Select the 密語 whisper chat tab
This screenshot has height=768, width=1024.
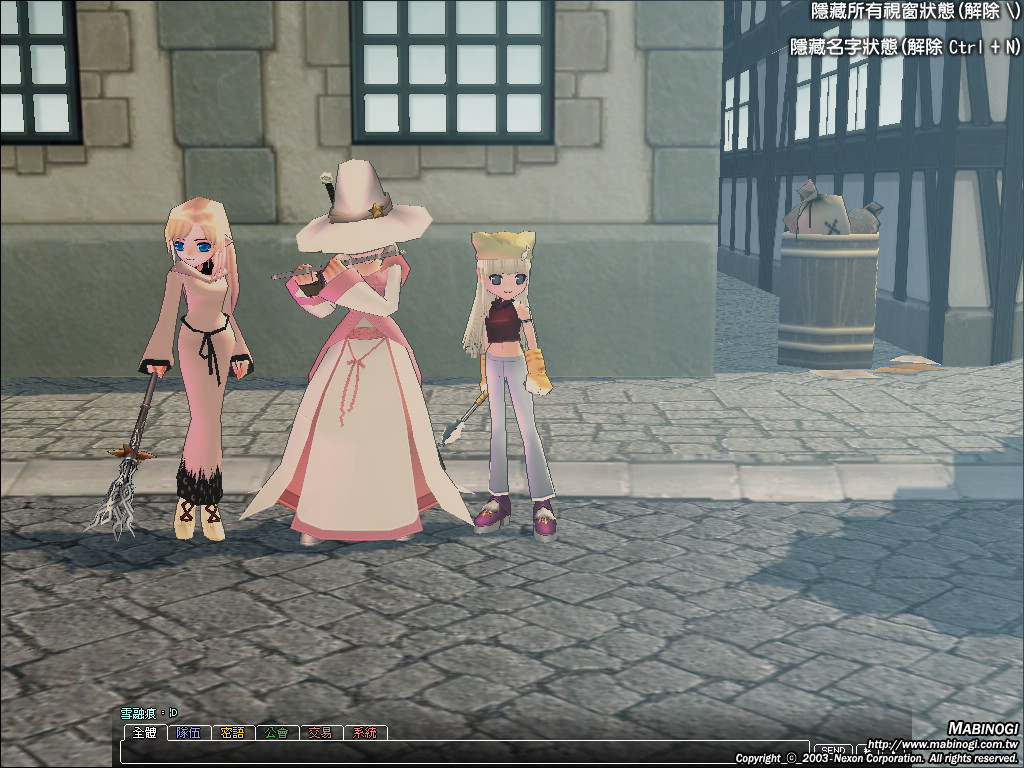(x=232, y=733)
